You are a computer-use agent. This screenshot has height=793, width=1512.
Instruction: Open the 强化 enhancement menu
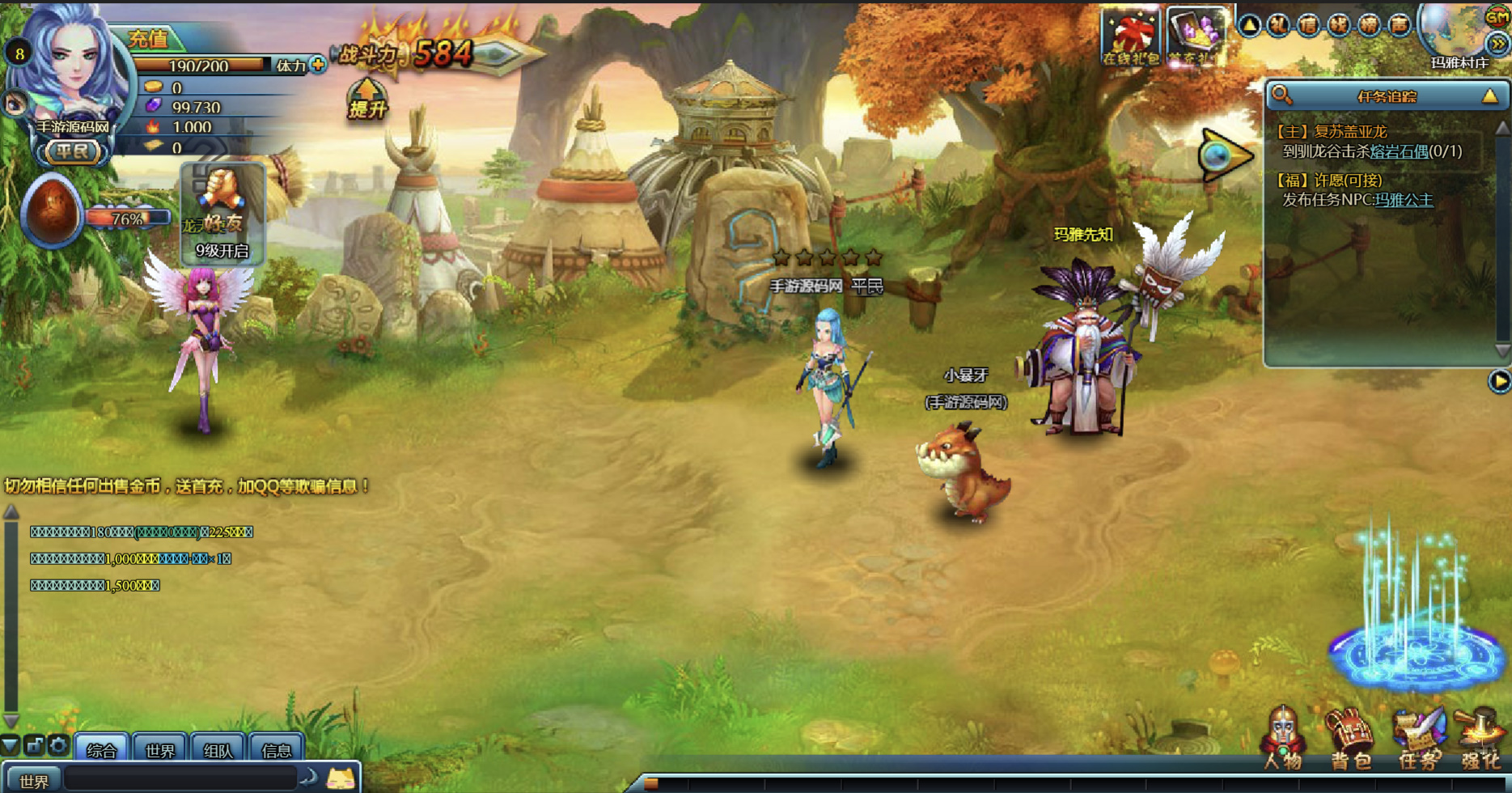[x=1480, y=738]
